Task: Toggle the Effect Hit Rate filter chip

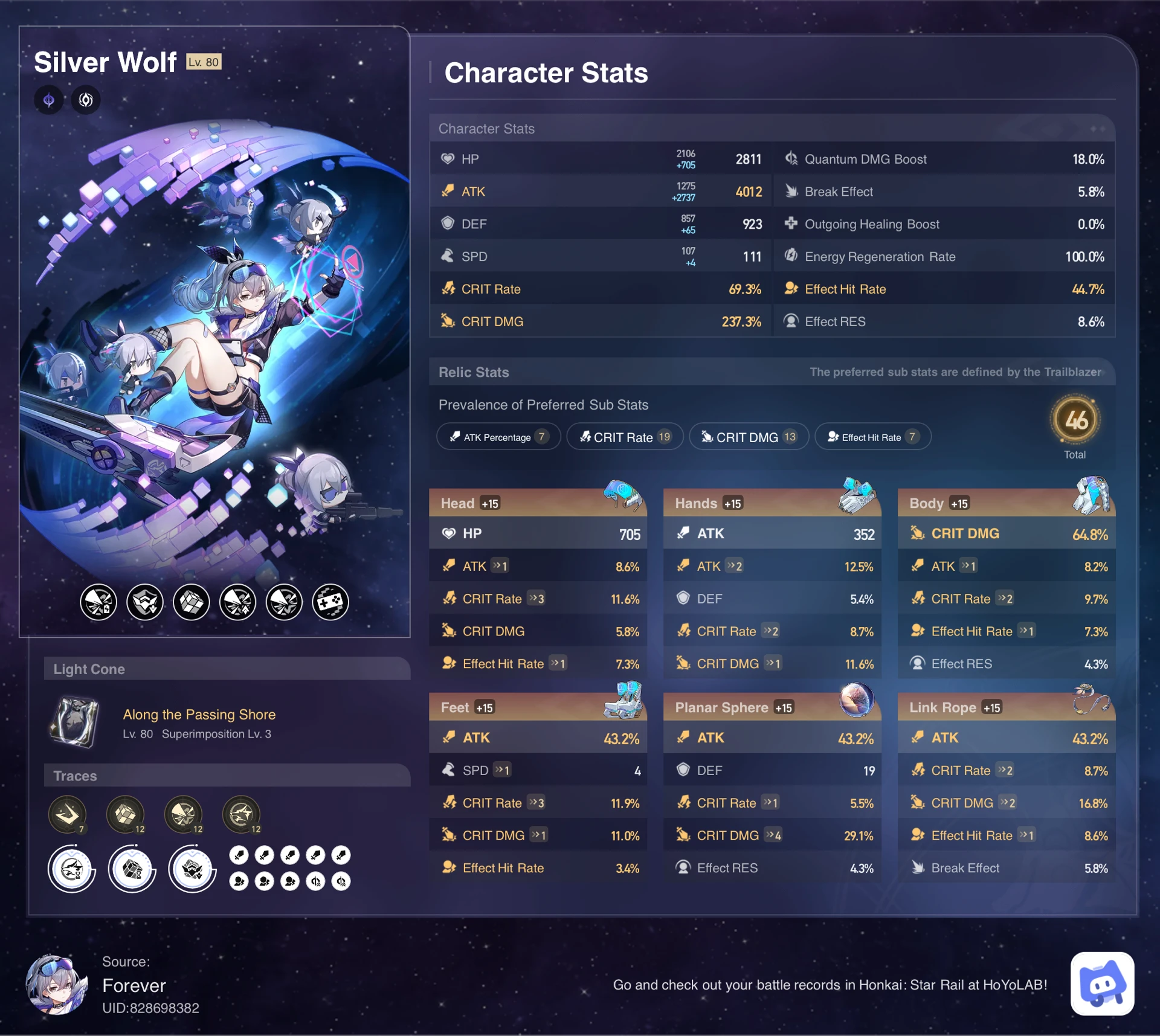Action: pos(872,437)
